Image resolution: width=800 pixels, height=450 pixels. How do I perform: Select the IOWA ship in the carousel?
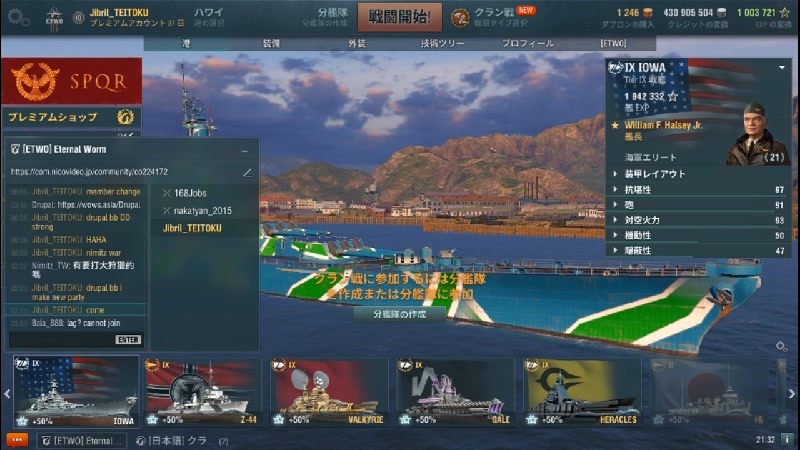coord(76,391)
